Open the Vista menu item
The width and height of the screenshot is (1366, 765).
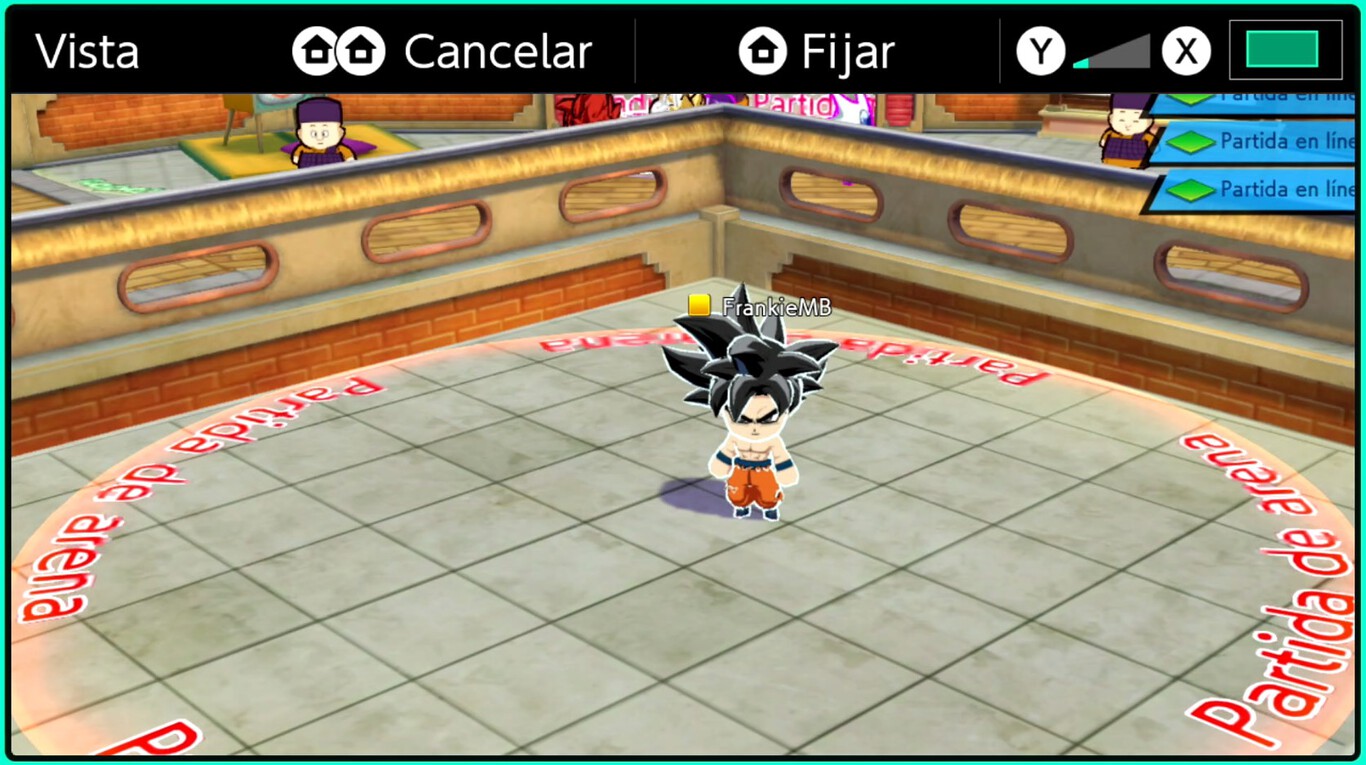[x=87, y=49]
